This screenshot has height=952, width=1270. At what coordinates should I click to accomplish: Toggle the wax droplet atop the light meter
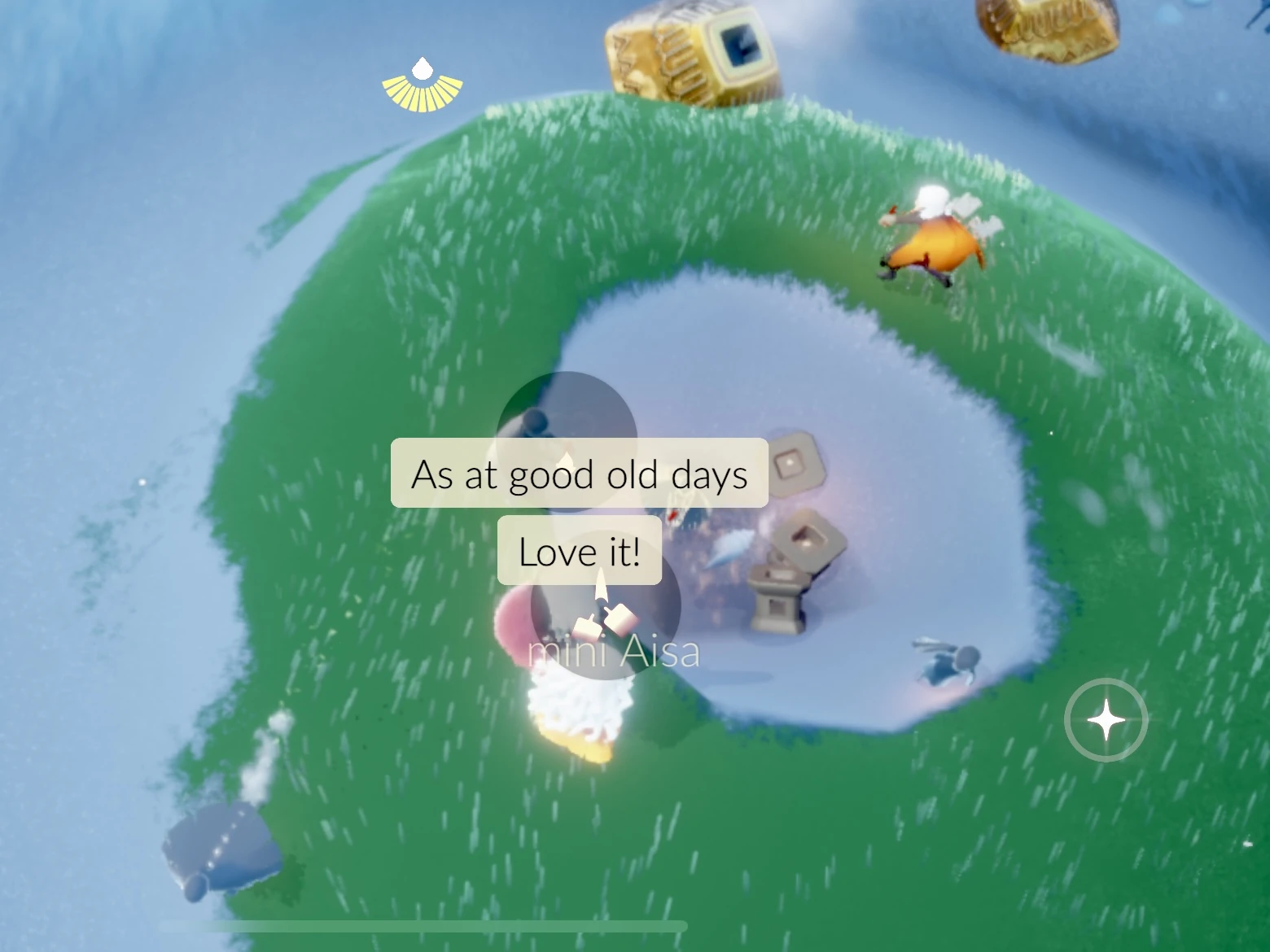click(x=421, y=69)
